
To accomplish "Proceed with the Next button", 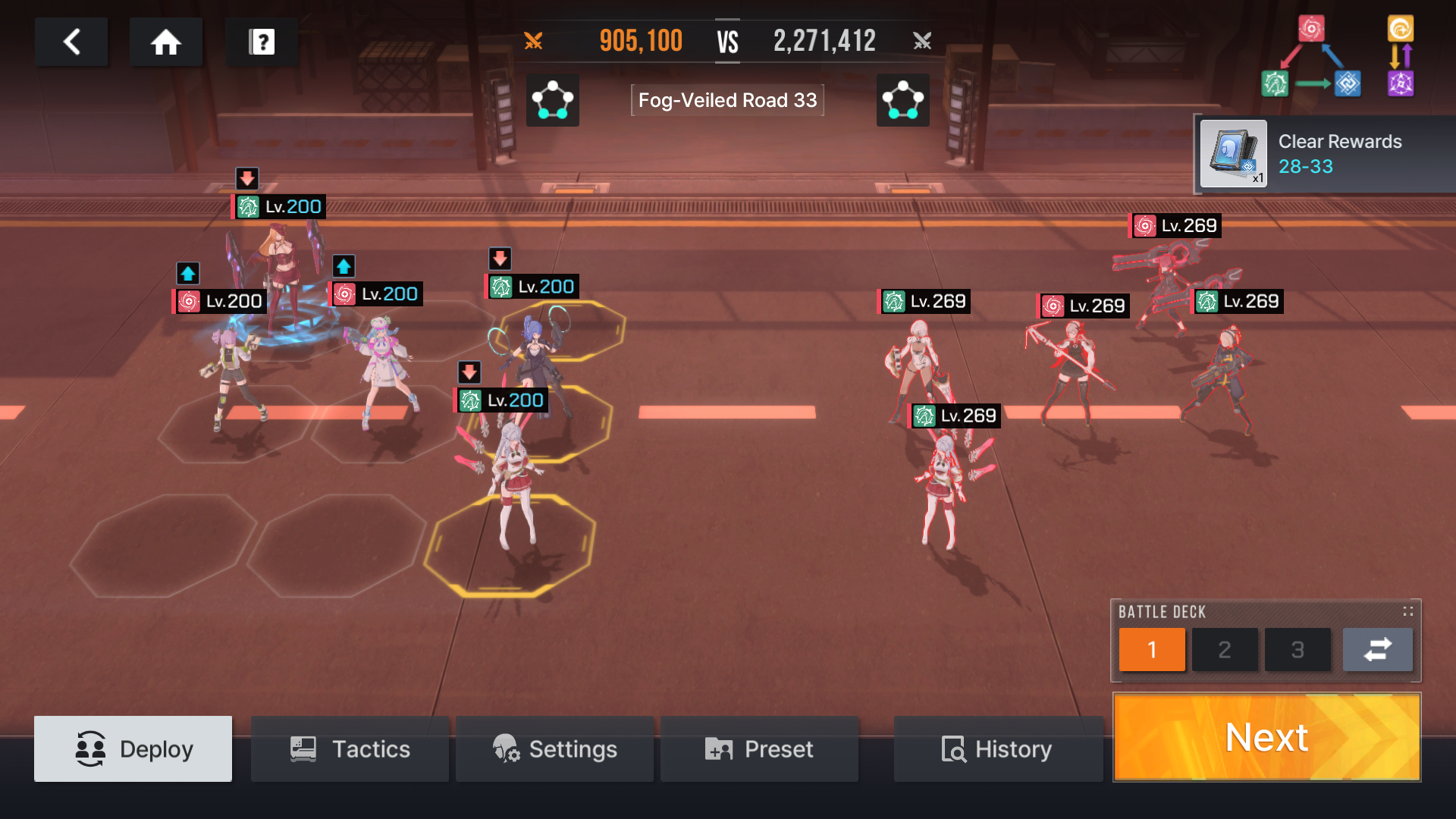I will (x=1266, y=737).
